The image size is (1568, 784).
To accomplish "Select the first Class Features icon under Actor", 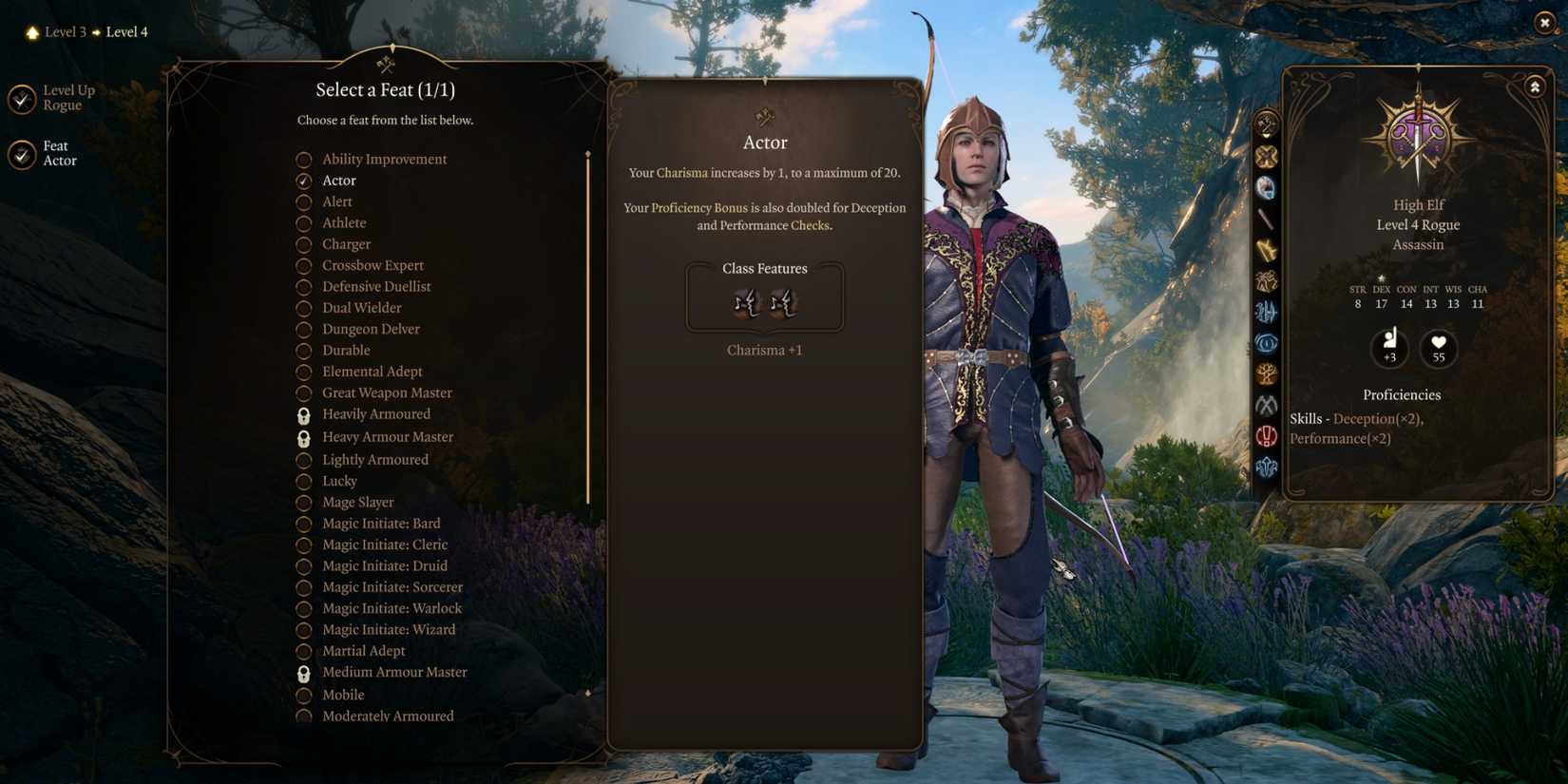I will 747,304.
